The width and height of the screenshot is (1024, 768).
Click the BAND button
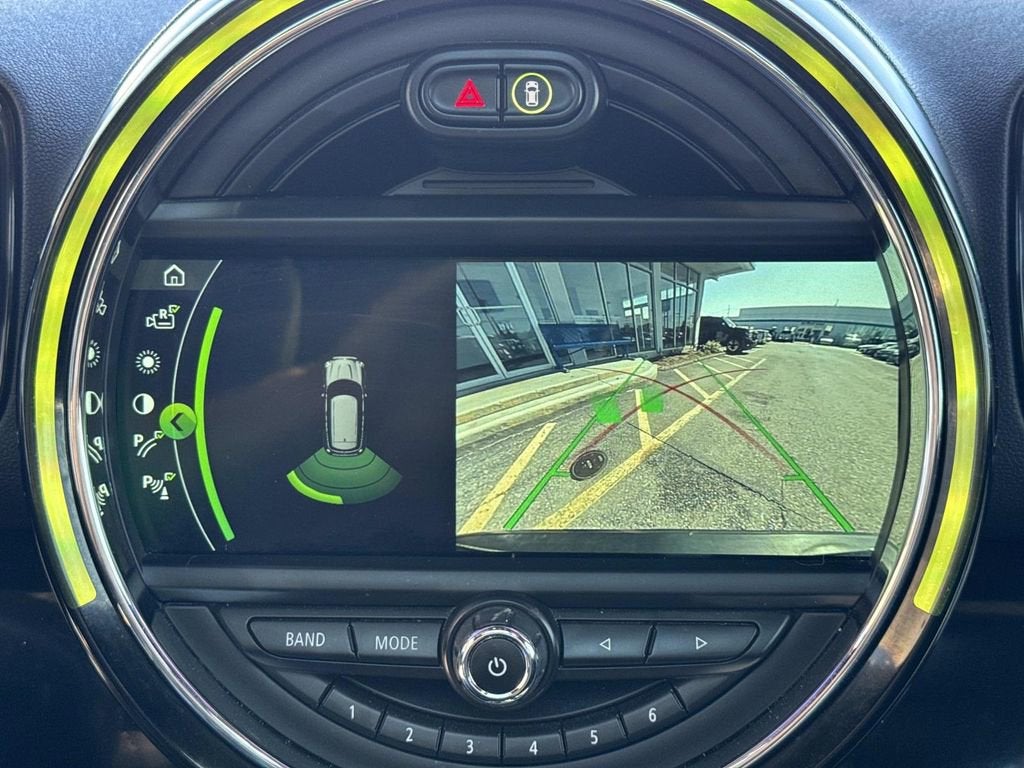pyautogui.click(x=304, y=639)
